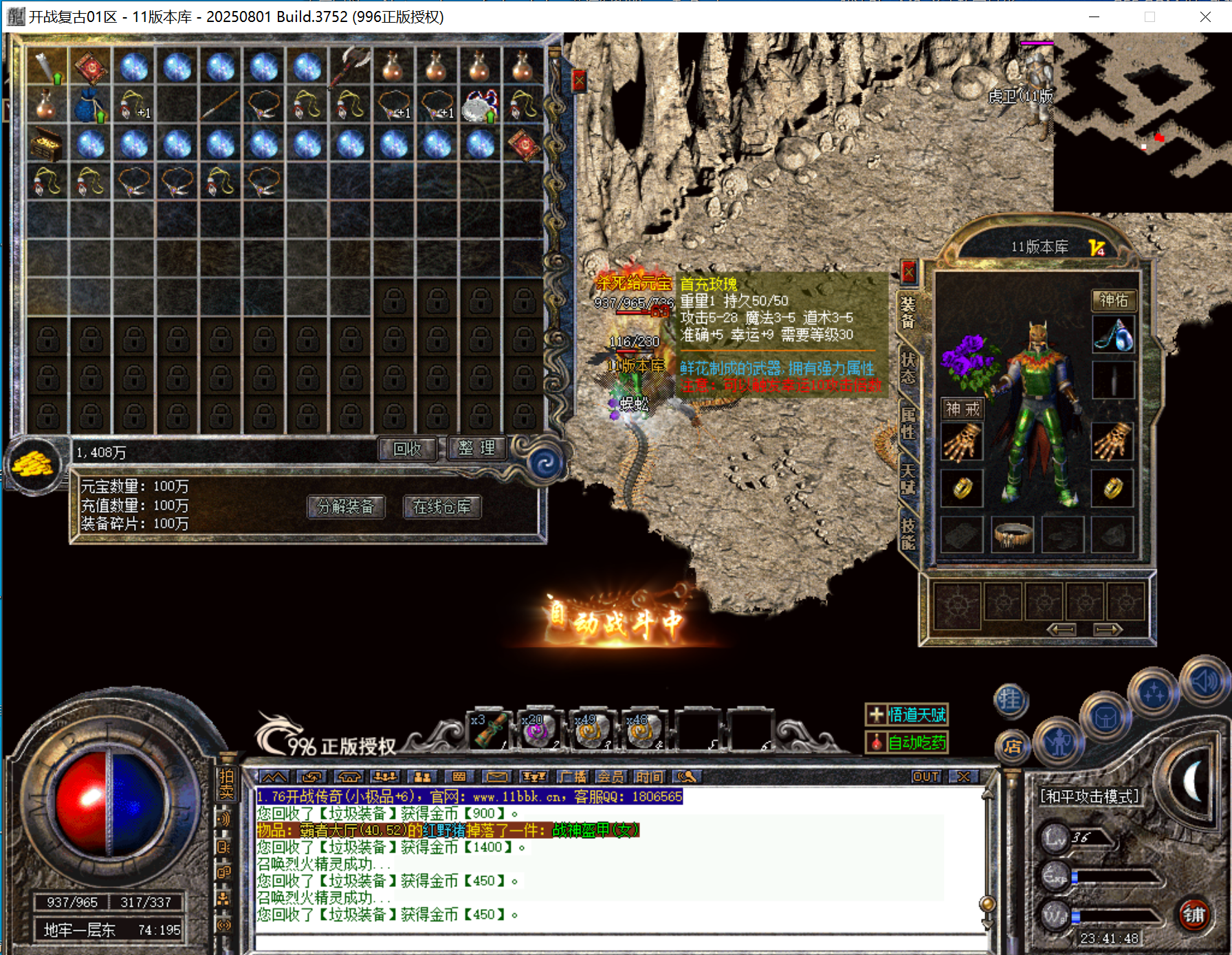Select the gold treasure chest in bag
This screenshot has width=1232, height=955.
[x=47, y=144]
